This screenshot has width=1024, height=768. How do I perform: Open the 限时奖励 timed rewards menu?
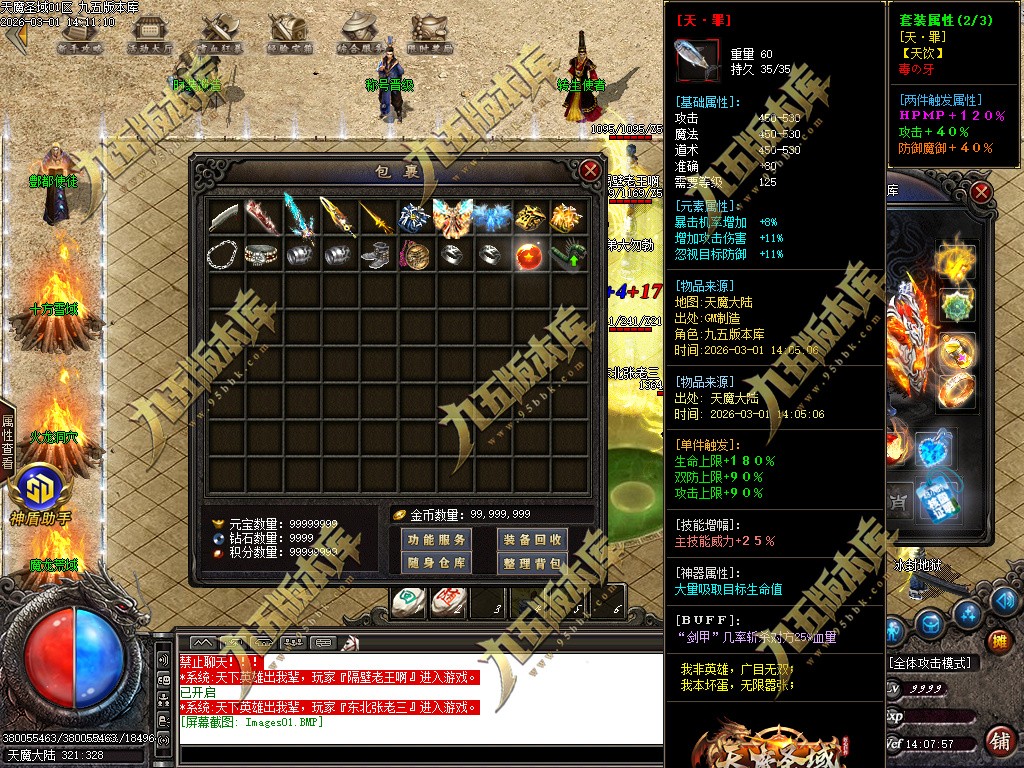(x=430, y=35)
